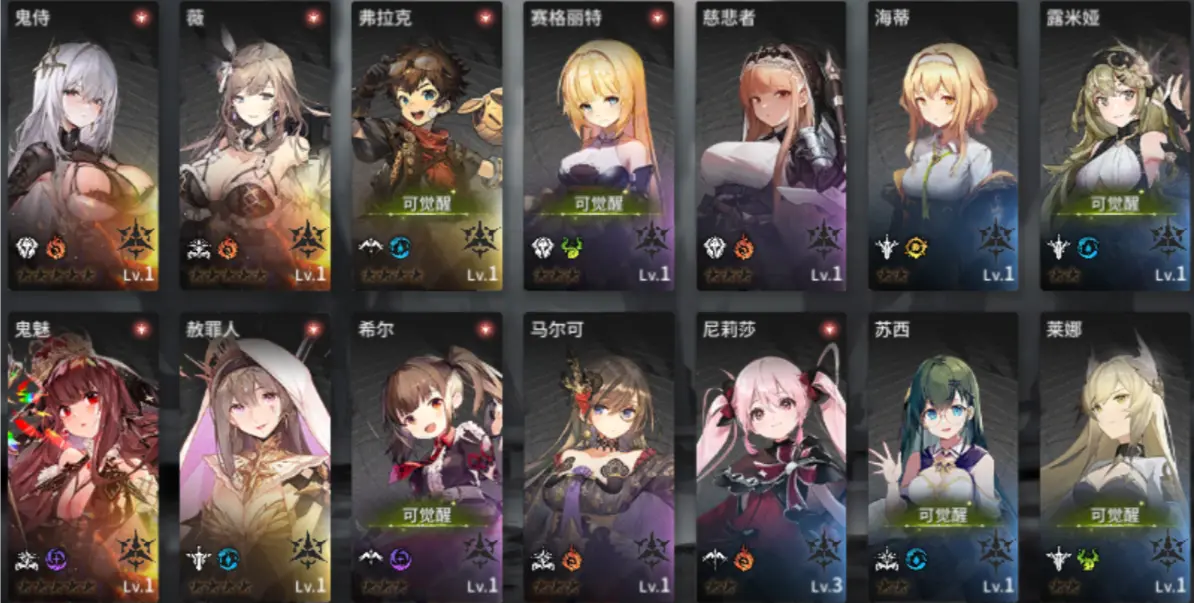Open the Lv.3 尼莉莎 character card

[771, 455]
